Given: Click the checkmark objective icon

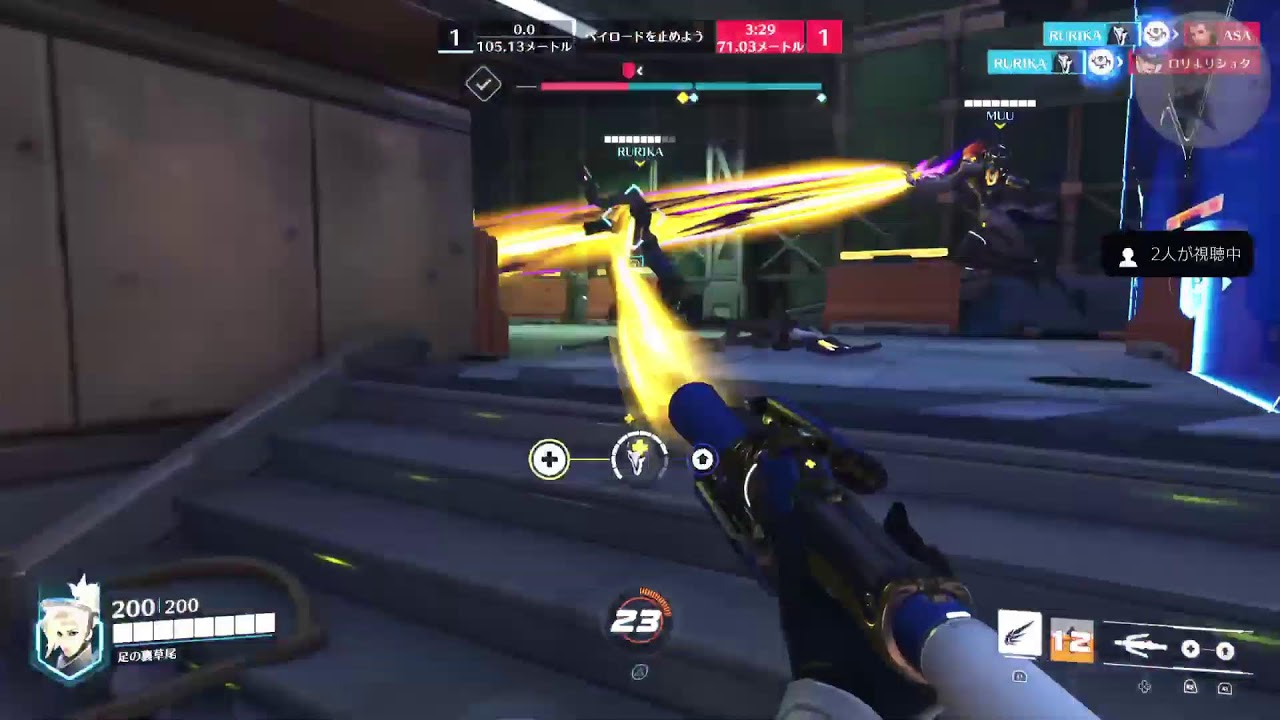Looking at the screenshot, I should click(483, 85).
